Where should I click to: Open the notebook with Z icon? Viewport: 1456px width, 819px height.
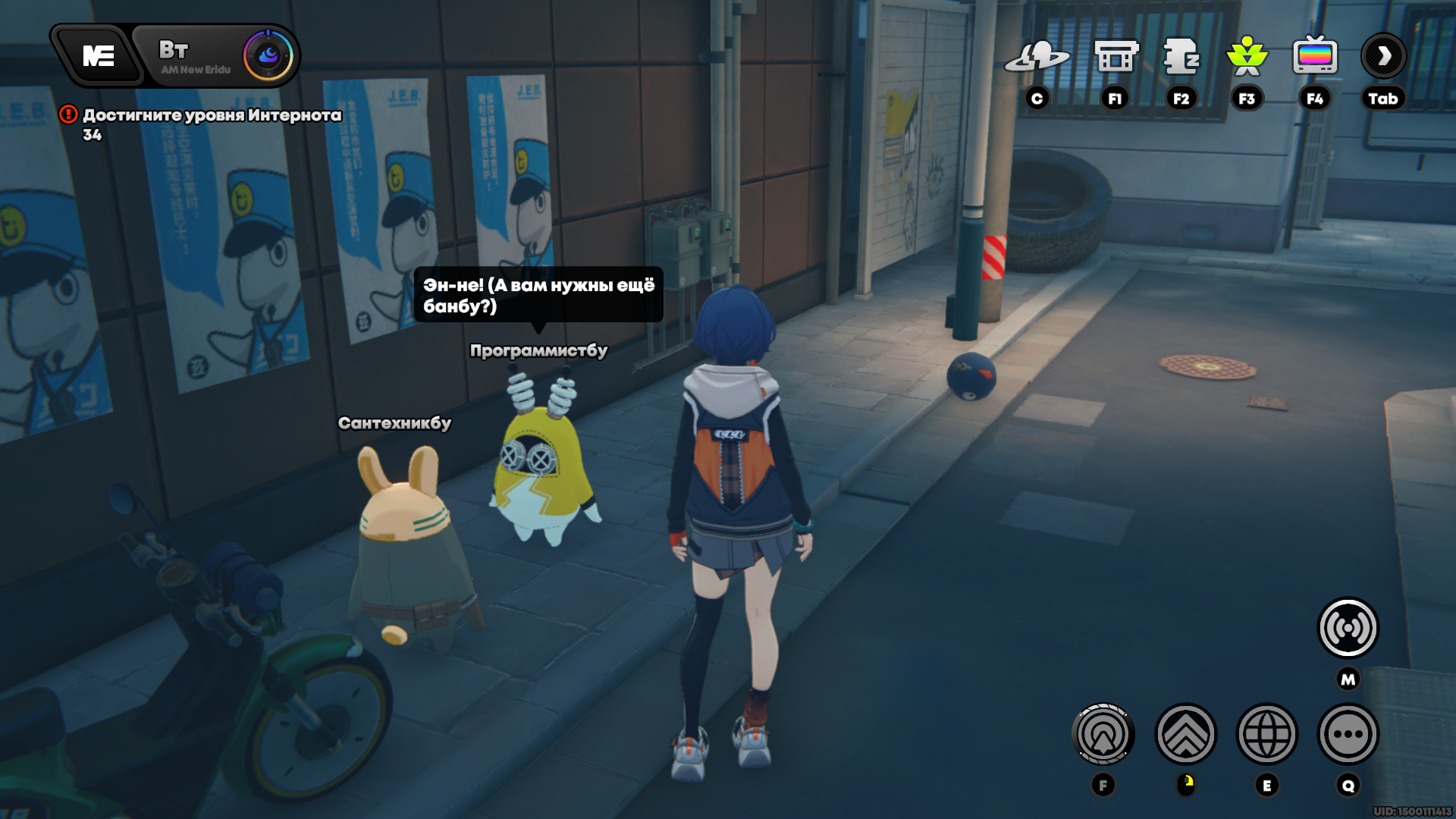(1181, 57)
